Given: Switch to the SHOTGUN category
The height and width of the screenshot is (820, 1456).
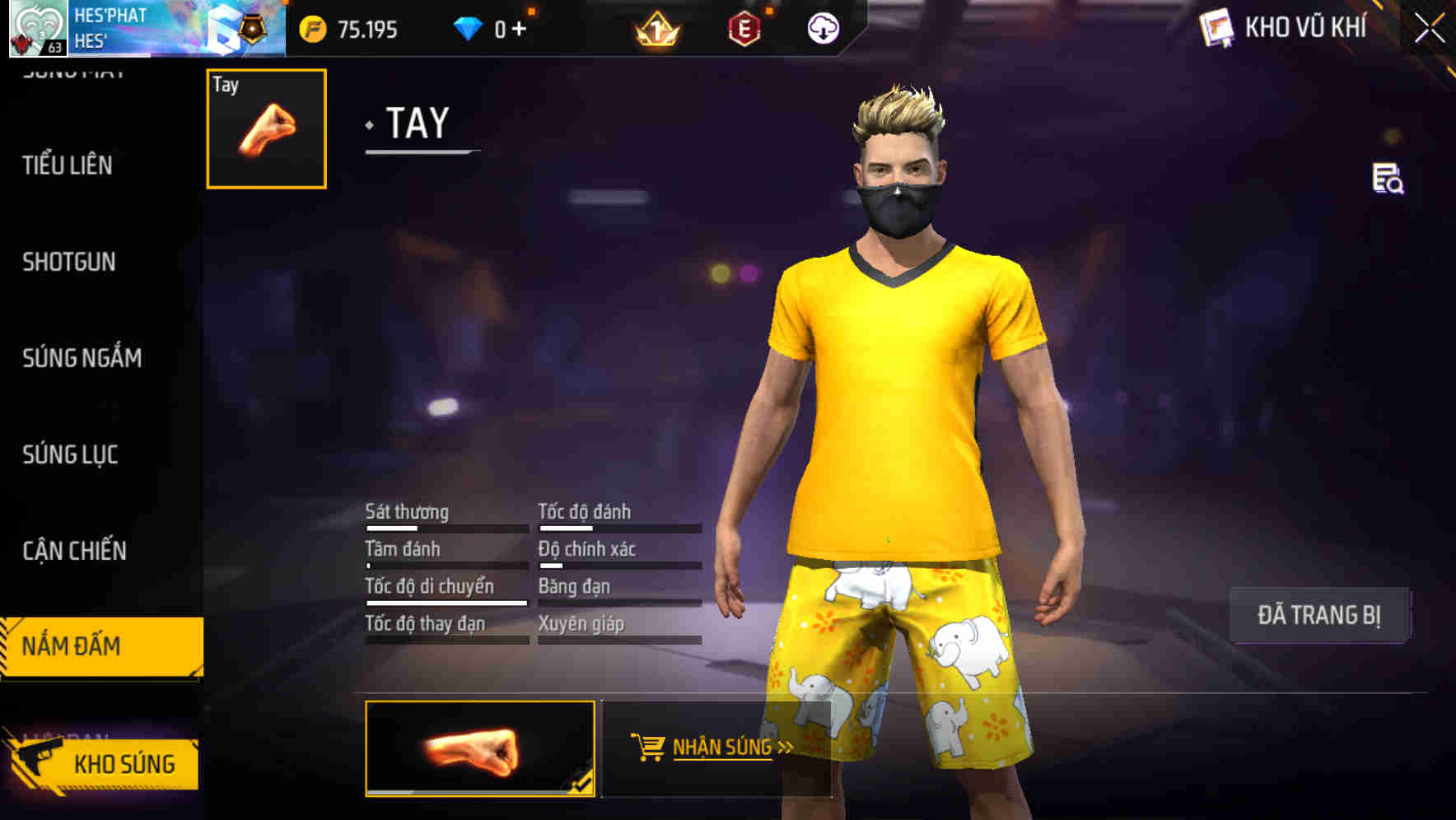Looking at the screenshot, I should (x=69, y=262).
